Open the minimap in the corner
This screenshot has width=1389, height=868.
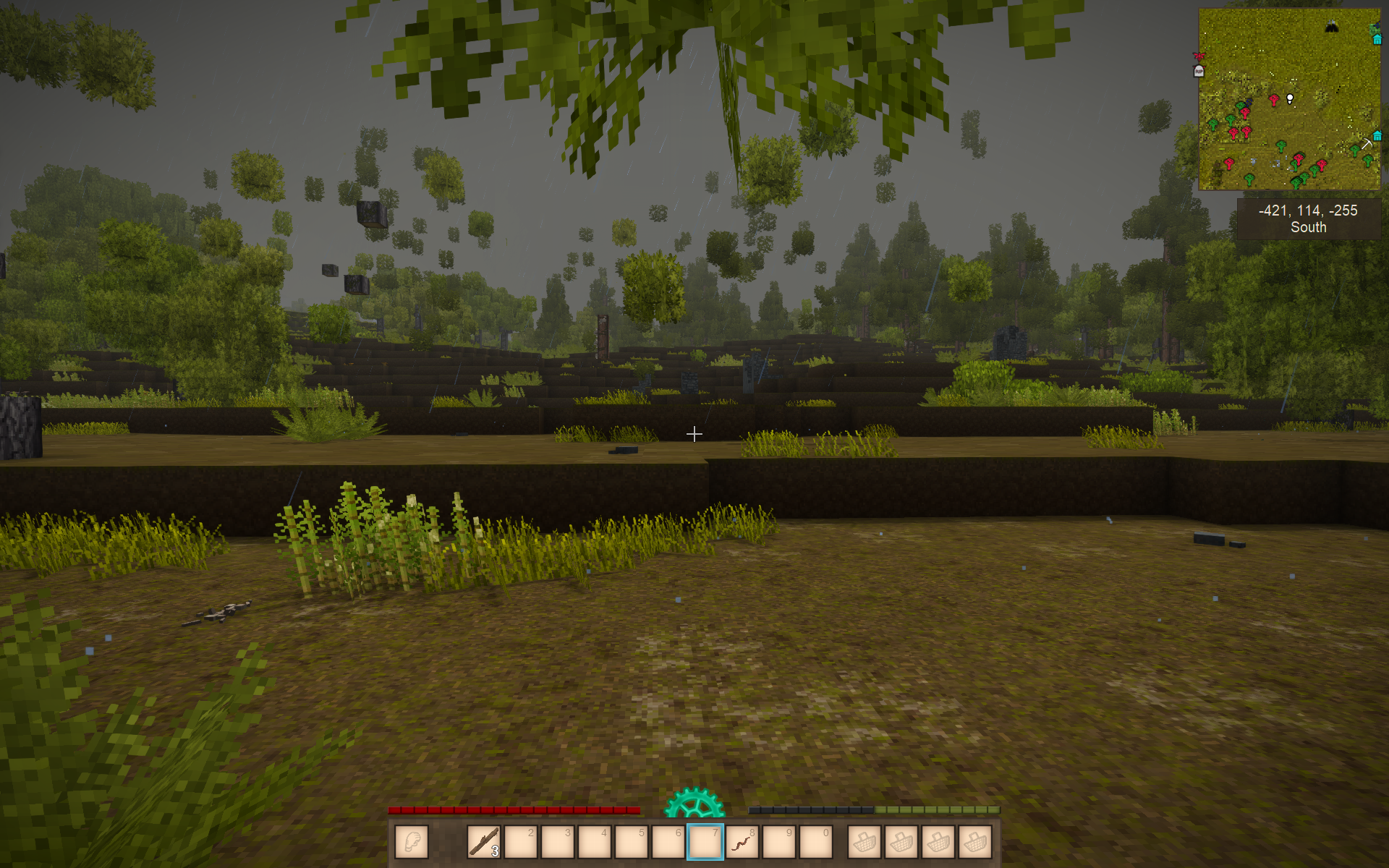1289,99
